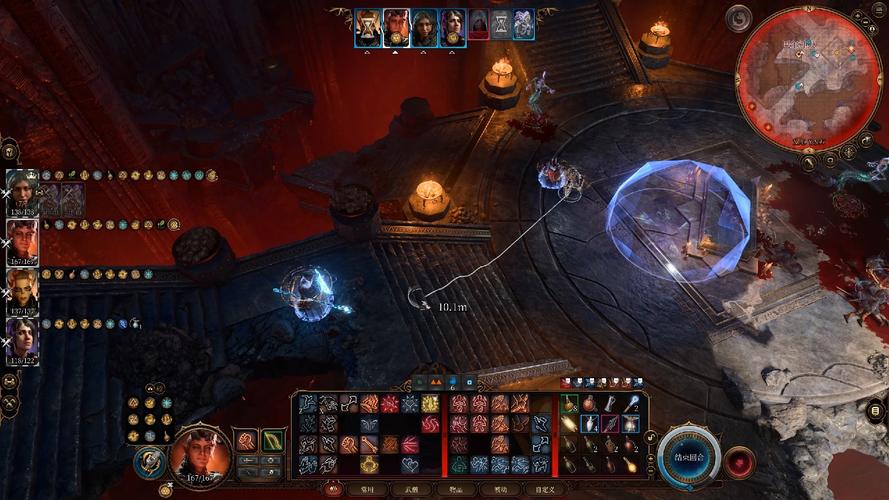
Task: Click the round weapon icon beside character portrait
Action: [148, 460]
